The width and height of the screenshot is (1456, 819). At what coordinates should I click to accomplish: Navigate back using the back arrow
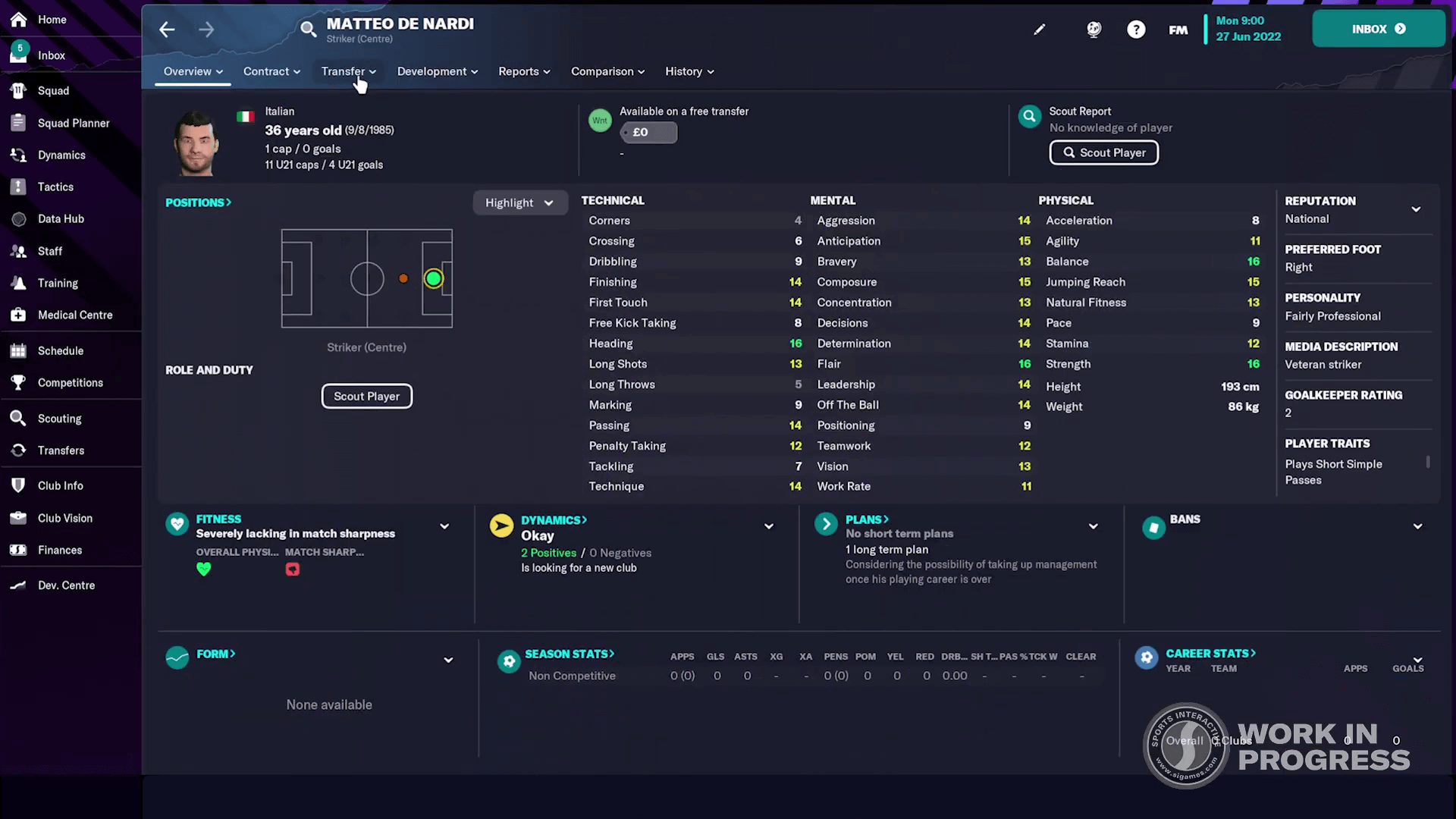[166, 29]
